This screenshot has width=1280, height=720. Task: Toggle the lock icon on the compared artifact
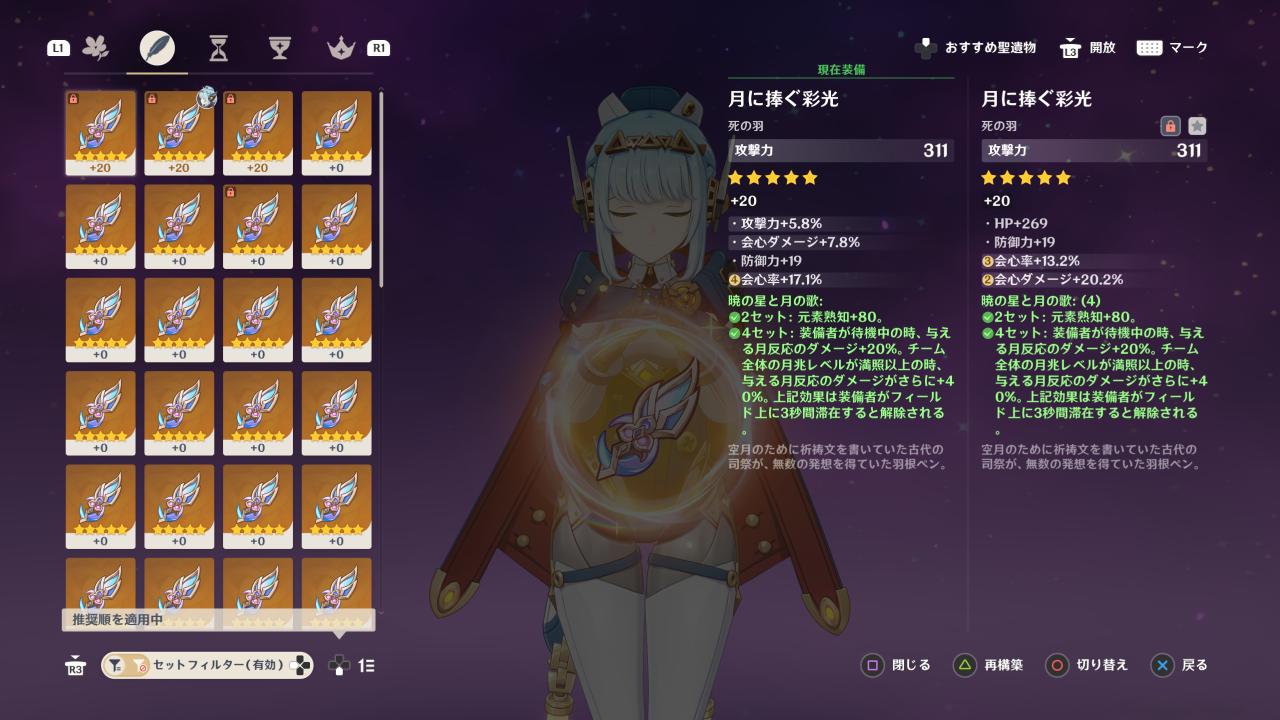pyautogui.click(x=1170, y=126)
